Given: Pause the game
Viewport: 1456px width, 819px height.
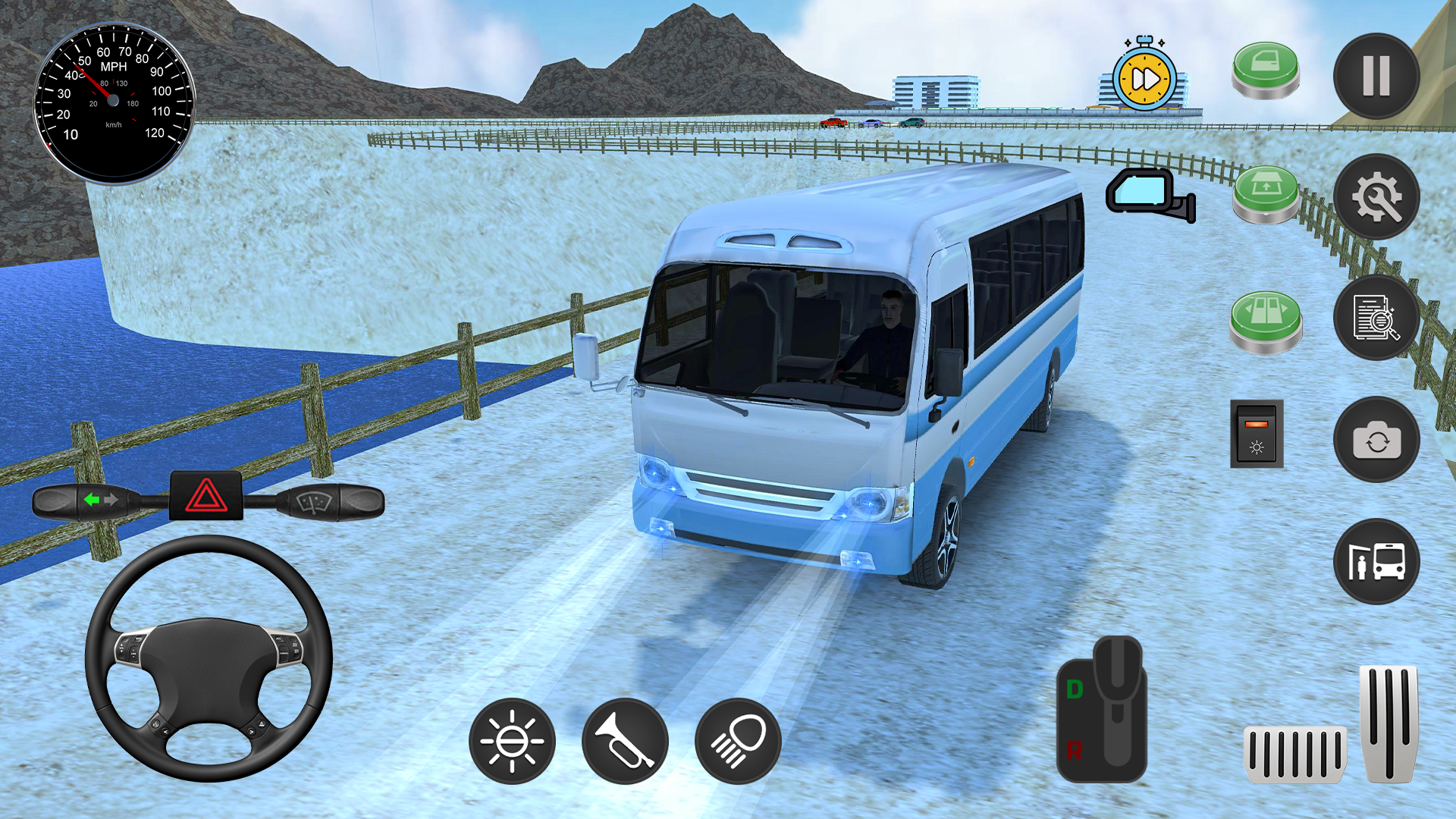Looking at the screenshot, I should pyautogui.click(x=1377, y=76).
